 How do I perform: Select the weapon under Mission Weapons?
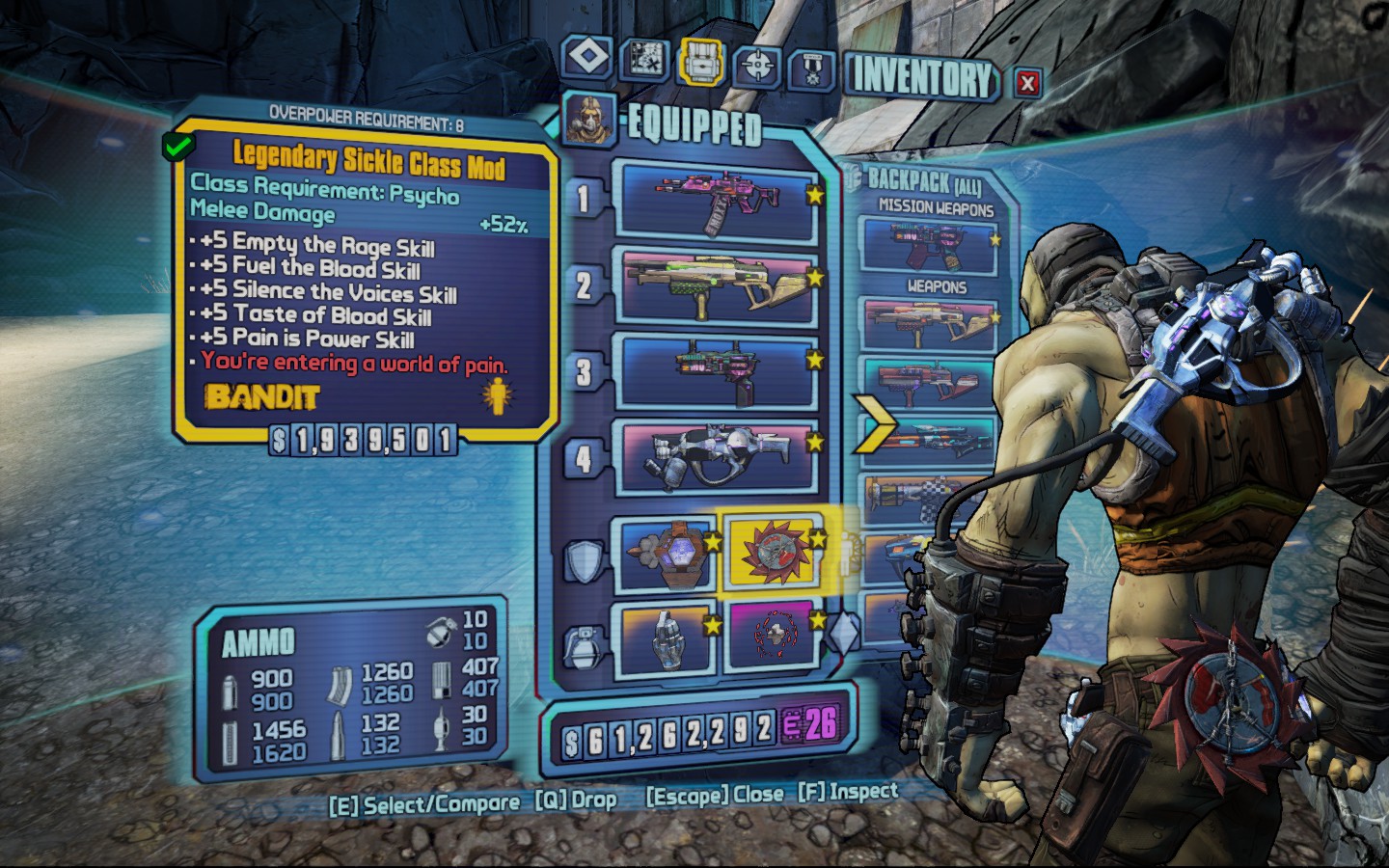928,245
